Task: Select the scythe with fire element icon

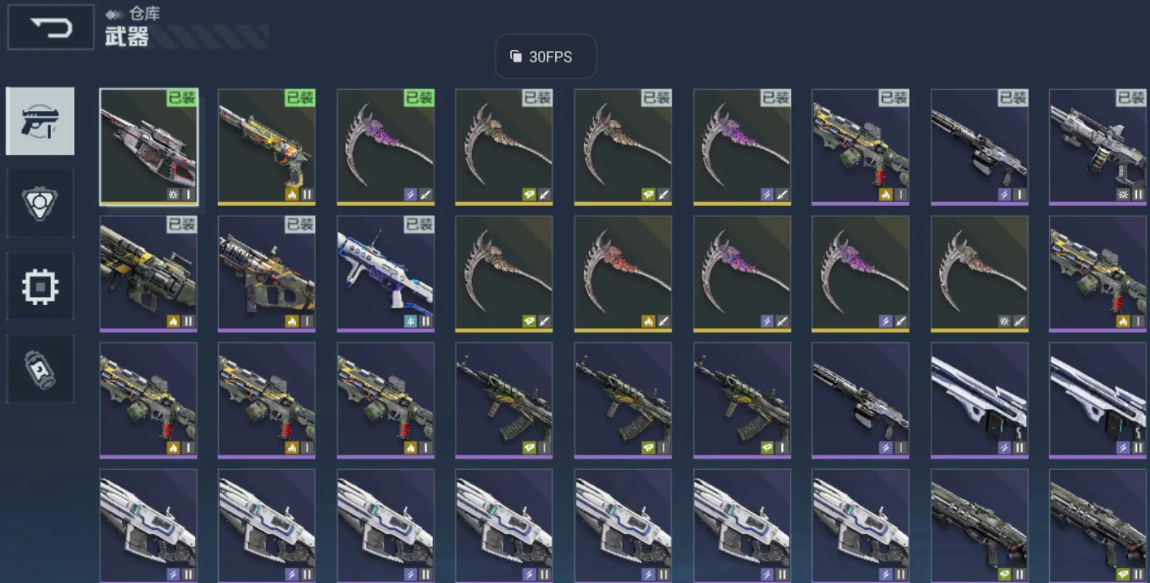Action: (x=623, y=273)
